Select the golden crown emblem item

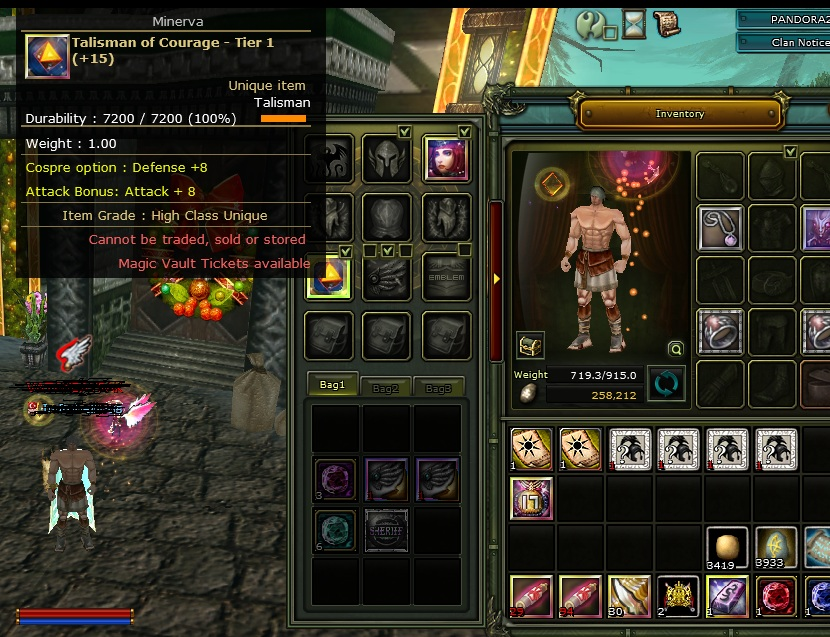[x=679, y=597]
